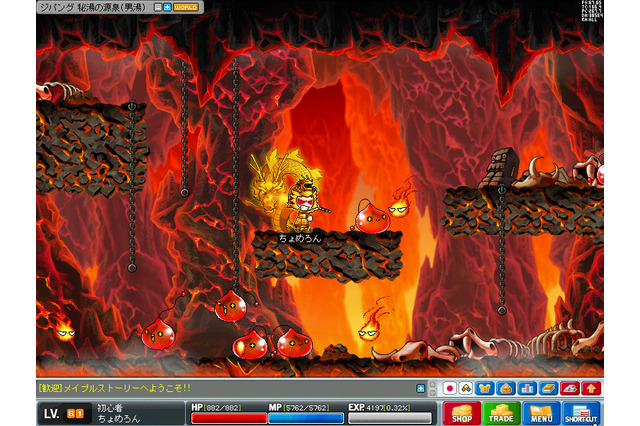Viewport: 640px width, 426px height.
Task: Open the SHOP button
Action: coord(461,413)
